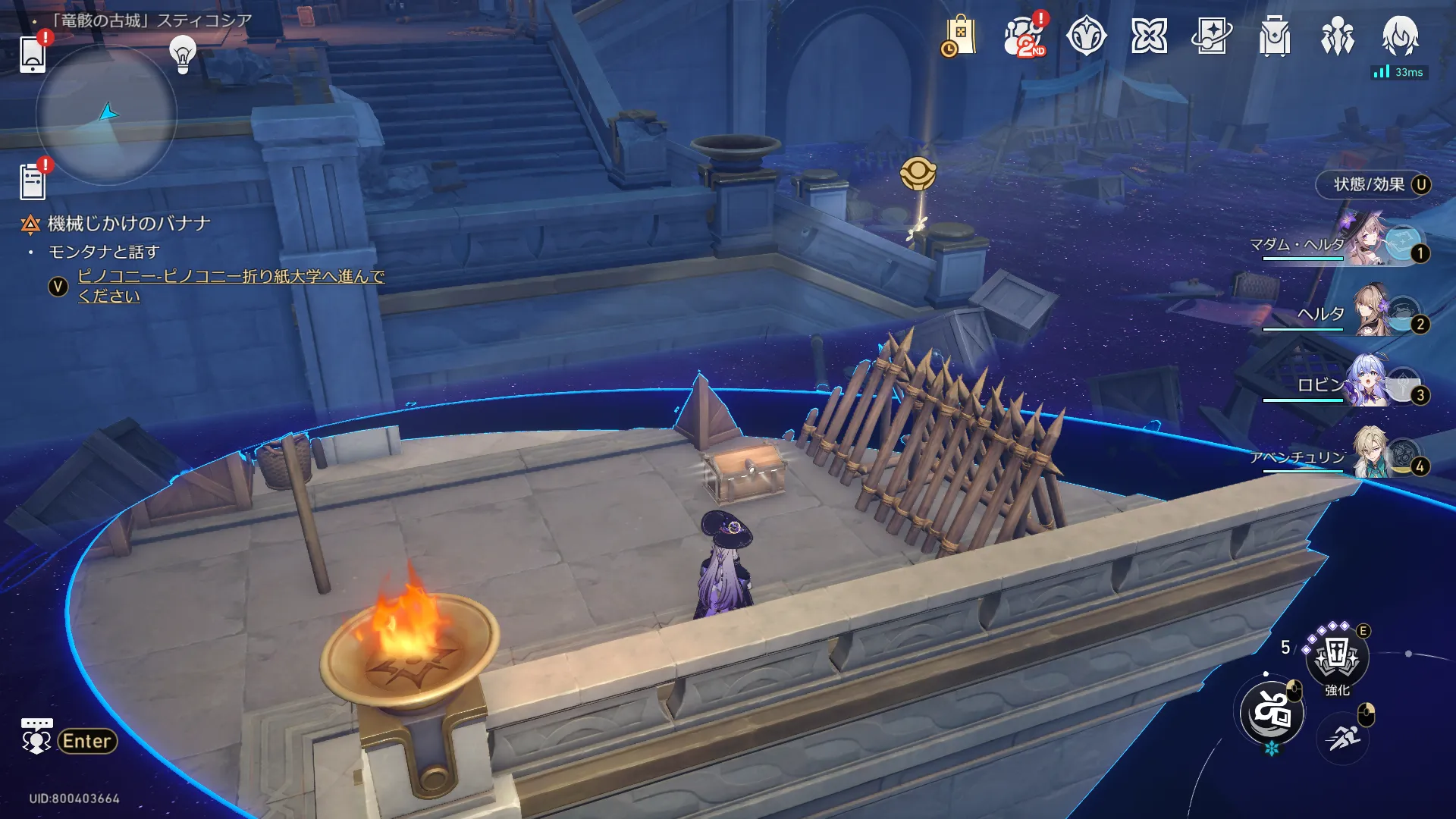Select the 機械じかけのバナナ quest tracker
1456x819 pixels.
point(128,224)
